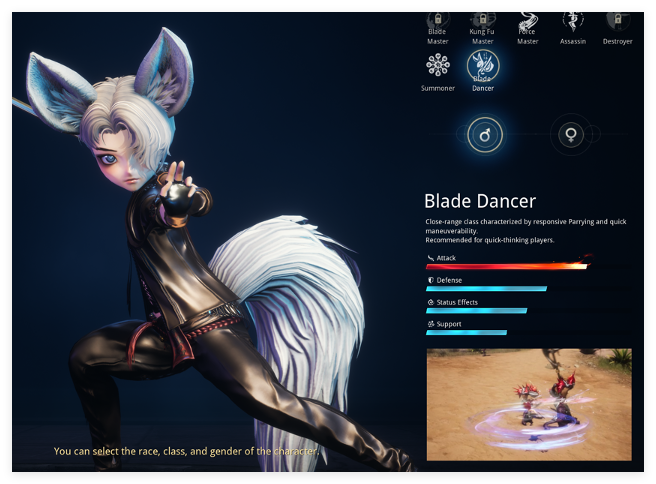Select the Blade Master class
656x484 pixels.
(x=437, y=21)
